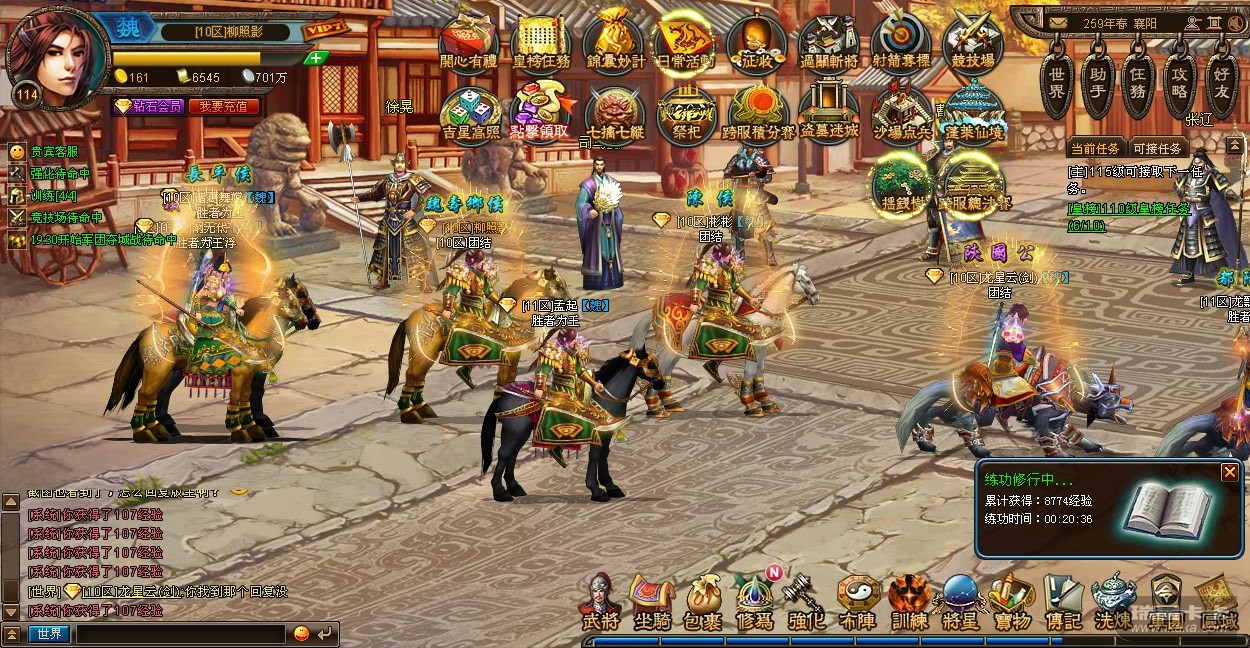Open the 祭祀 sacrifice event
The height and width of the screenshot is (648, 1250).
pyautogui.click(x=686, y=113)
